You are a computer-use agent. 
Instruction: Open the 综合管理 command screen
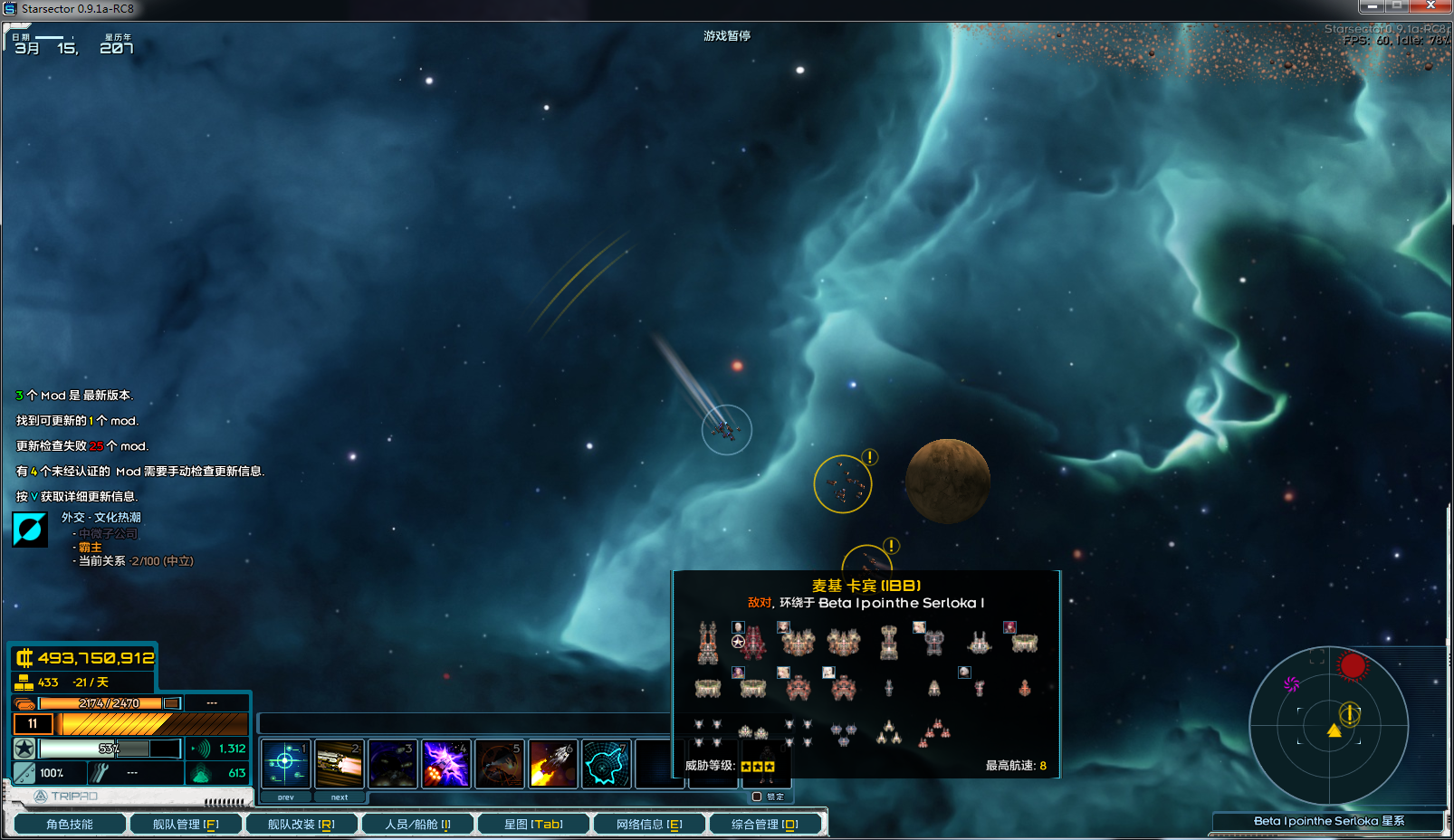[x=765, y=824]
